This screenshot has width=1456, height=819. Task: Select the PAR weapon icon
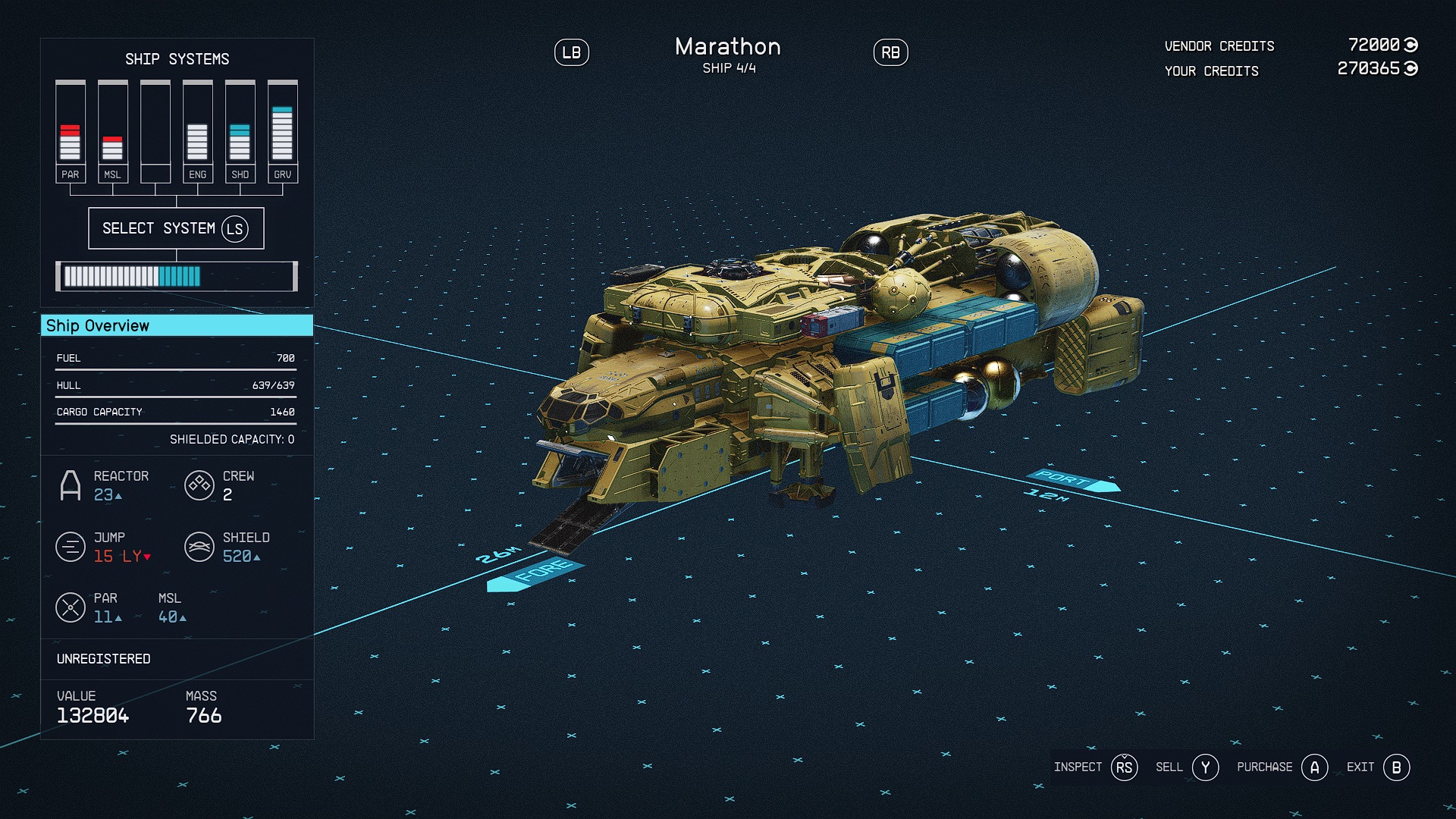point(71,607)
